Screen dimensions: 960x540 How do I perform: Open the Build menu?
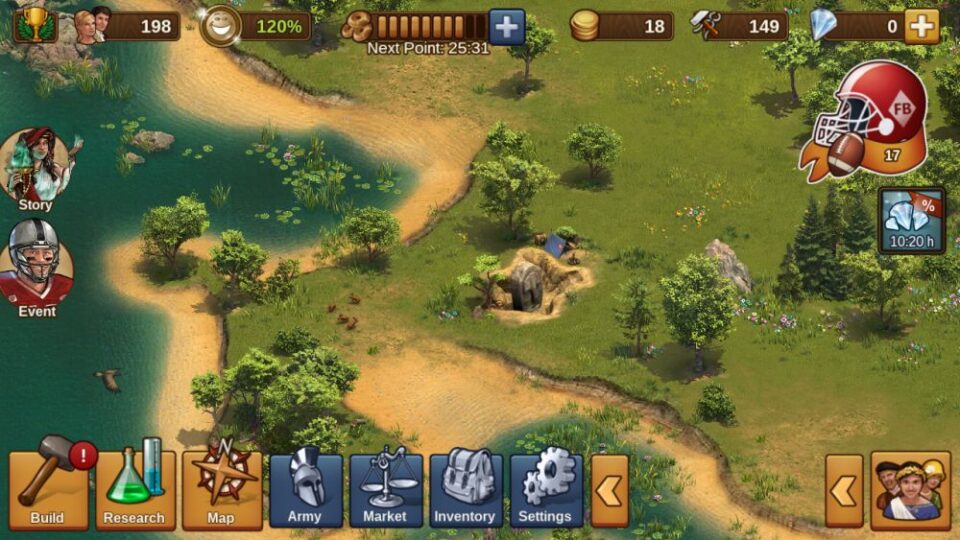[48, 490]
